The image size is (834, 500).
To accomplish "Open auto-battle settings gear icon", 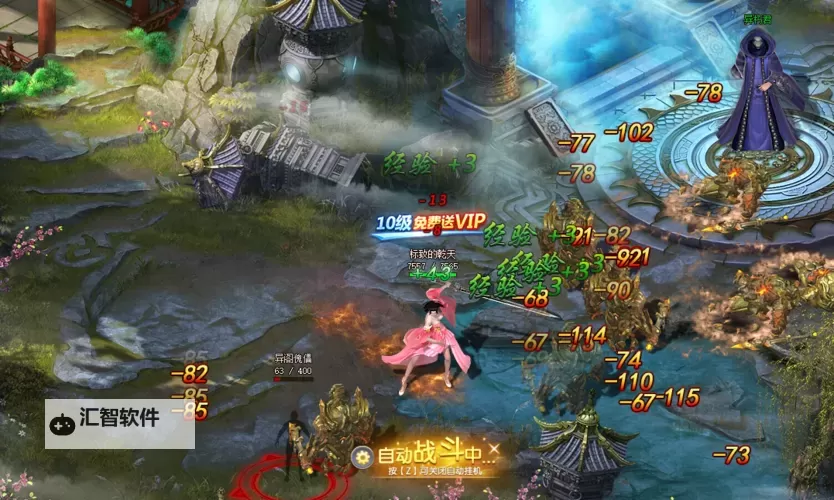I will (x=361, y=457).
